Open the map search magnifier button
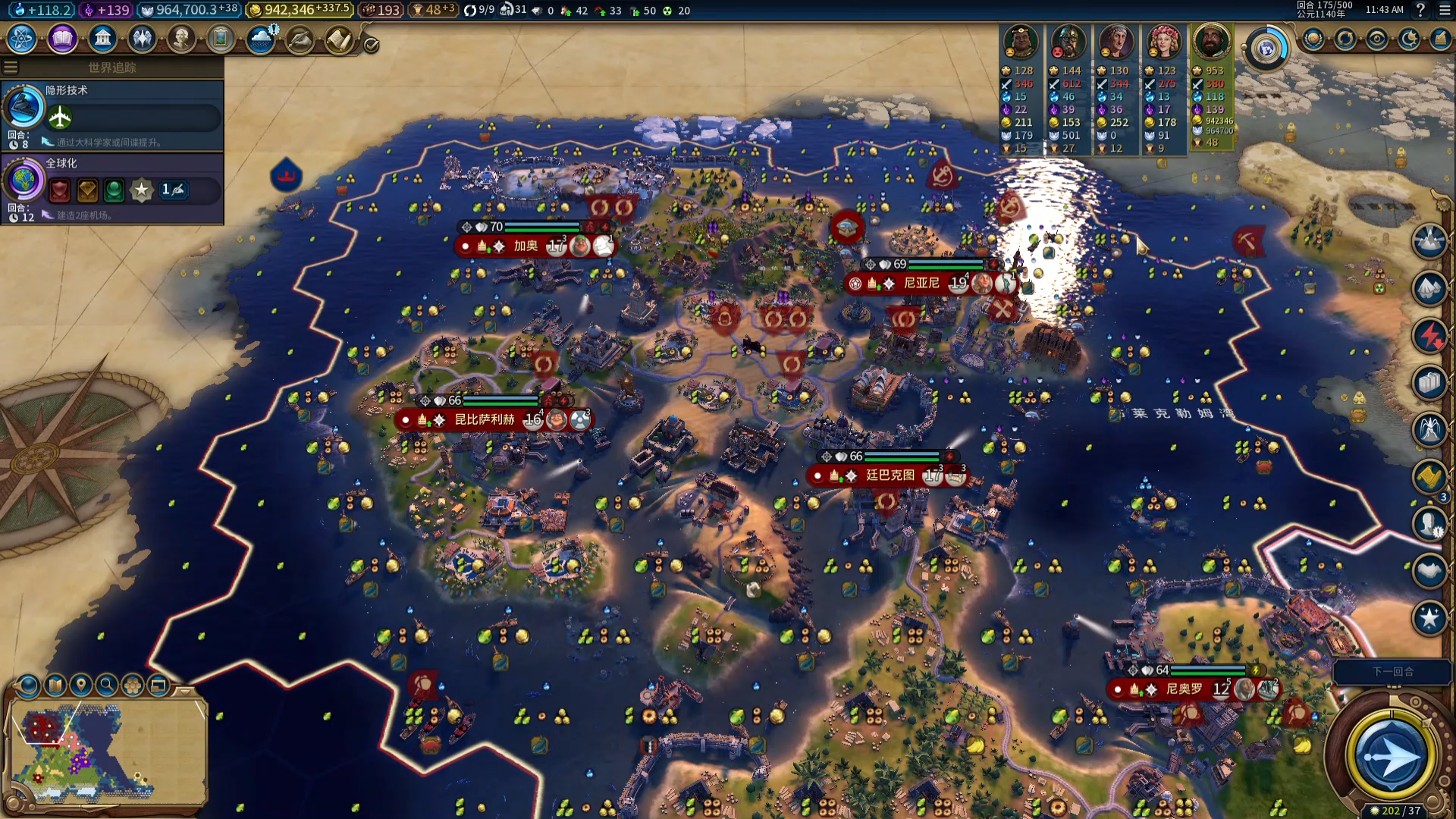This screenshot has width=1456, height=819. [x=107, y=686]
